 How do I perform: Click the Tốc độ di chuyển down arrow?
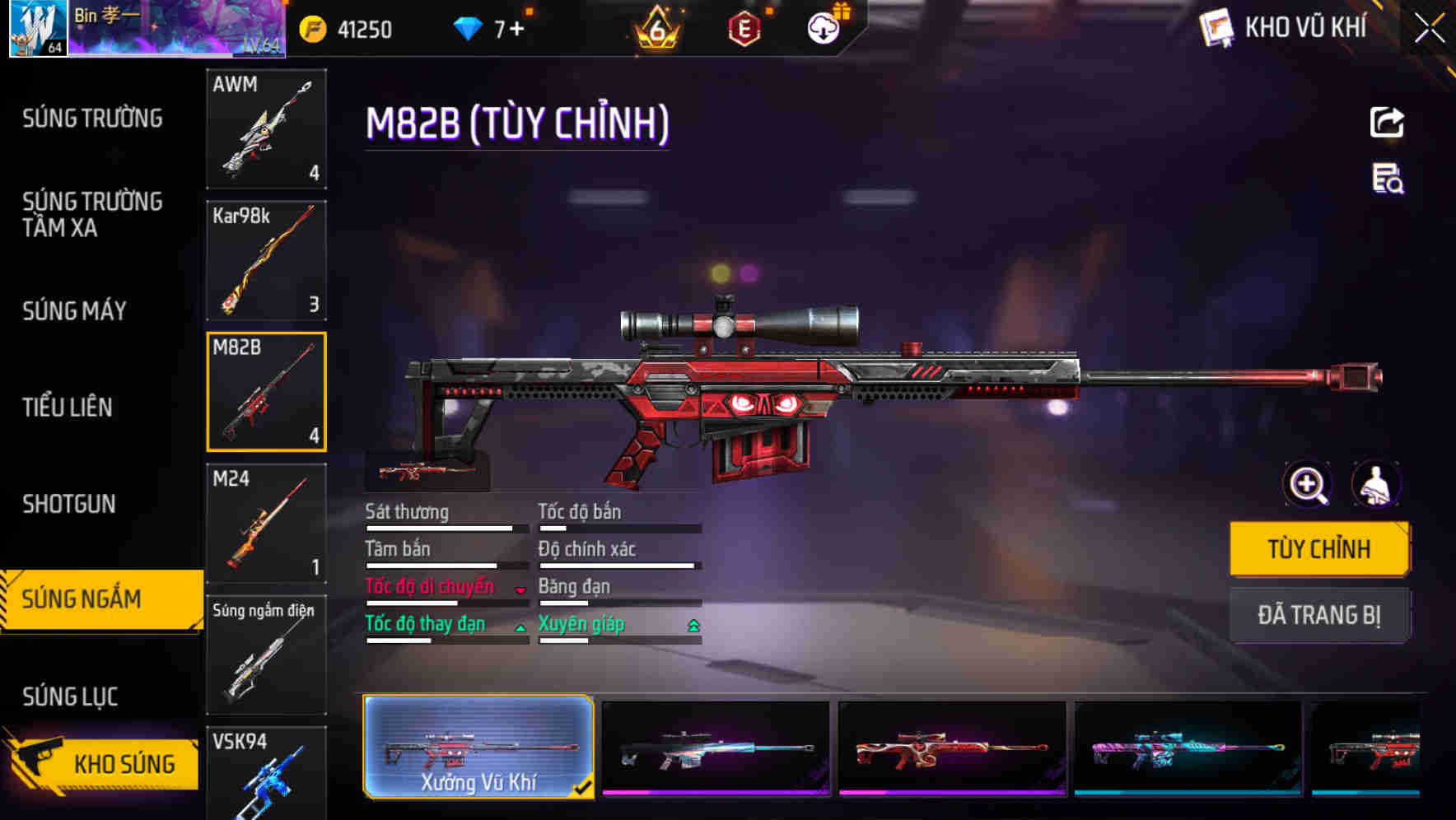pyautogui.click(x=521, y=588)
